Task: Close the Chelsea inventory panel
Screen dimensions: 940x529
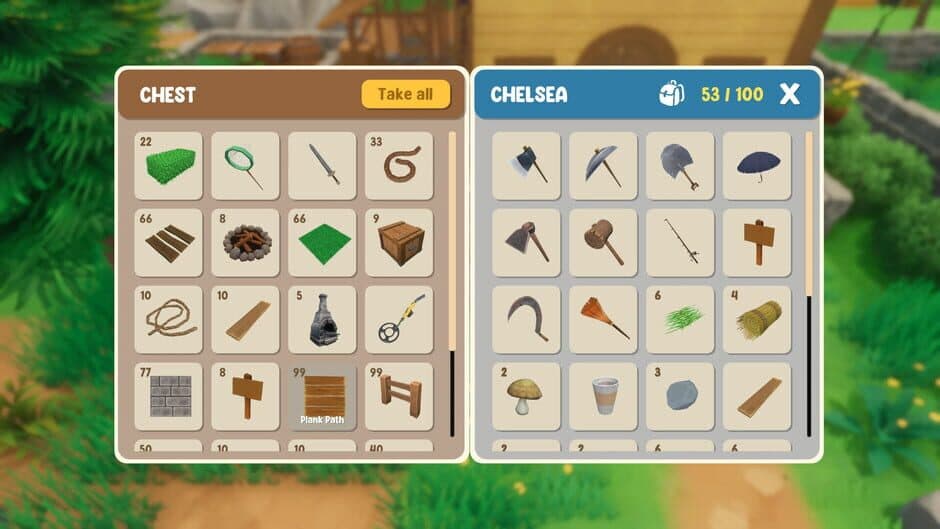Action: pos(789,95)
